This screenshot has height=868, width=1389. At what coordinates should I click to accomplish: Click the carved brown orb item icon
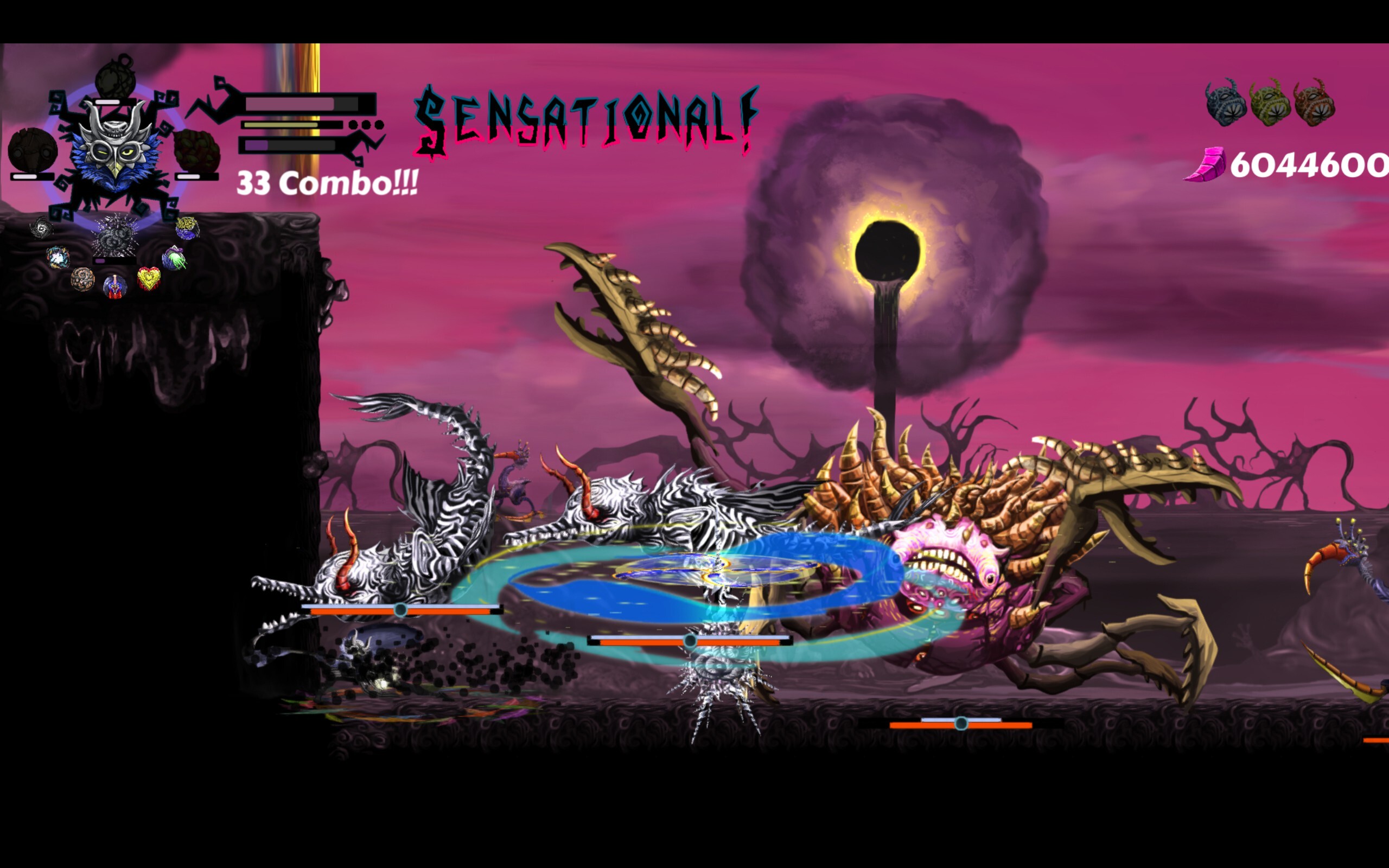pyautogui.click(x=84, y=279)
